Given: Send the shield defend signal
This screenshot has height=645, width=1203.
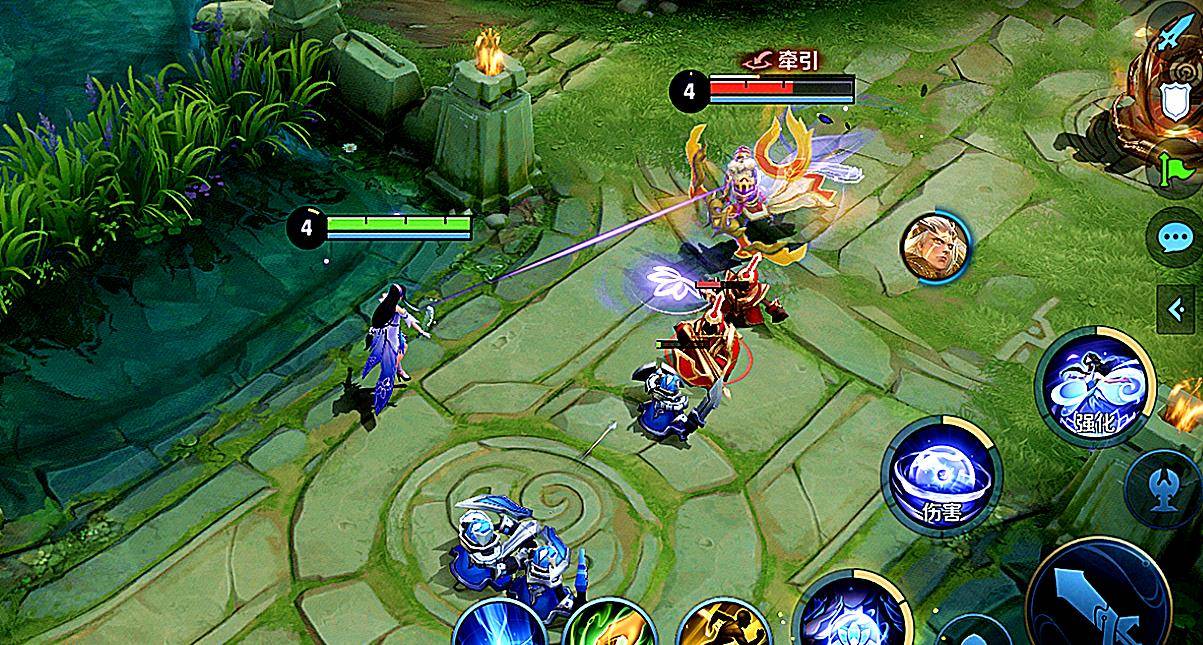Looking at the screenshot, I should point(1176,102).
